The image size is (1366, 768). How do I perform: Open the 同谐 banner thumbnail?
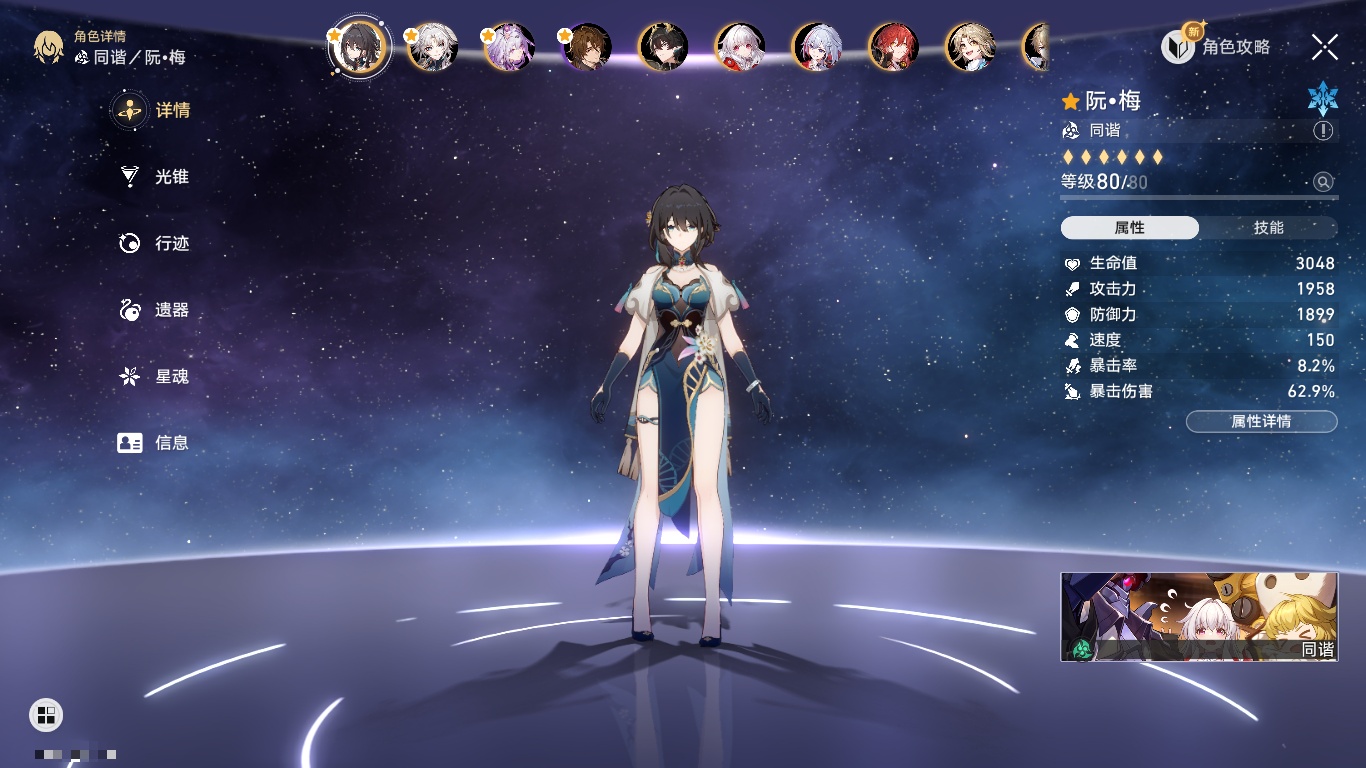(x=1199, y=616)
